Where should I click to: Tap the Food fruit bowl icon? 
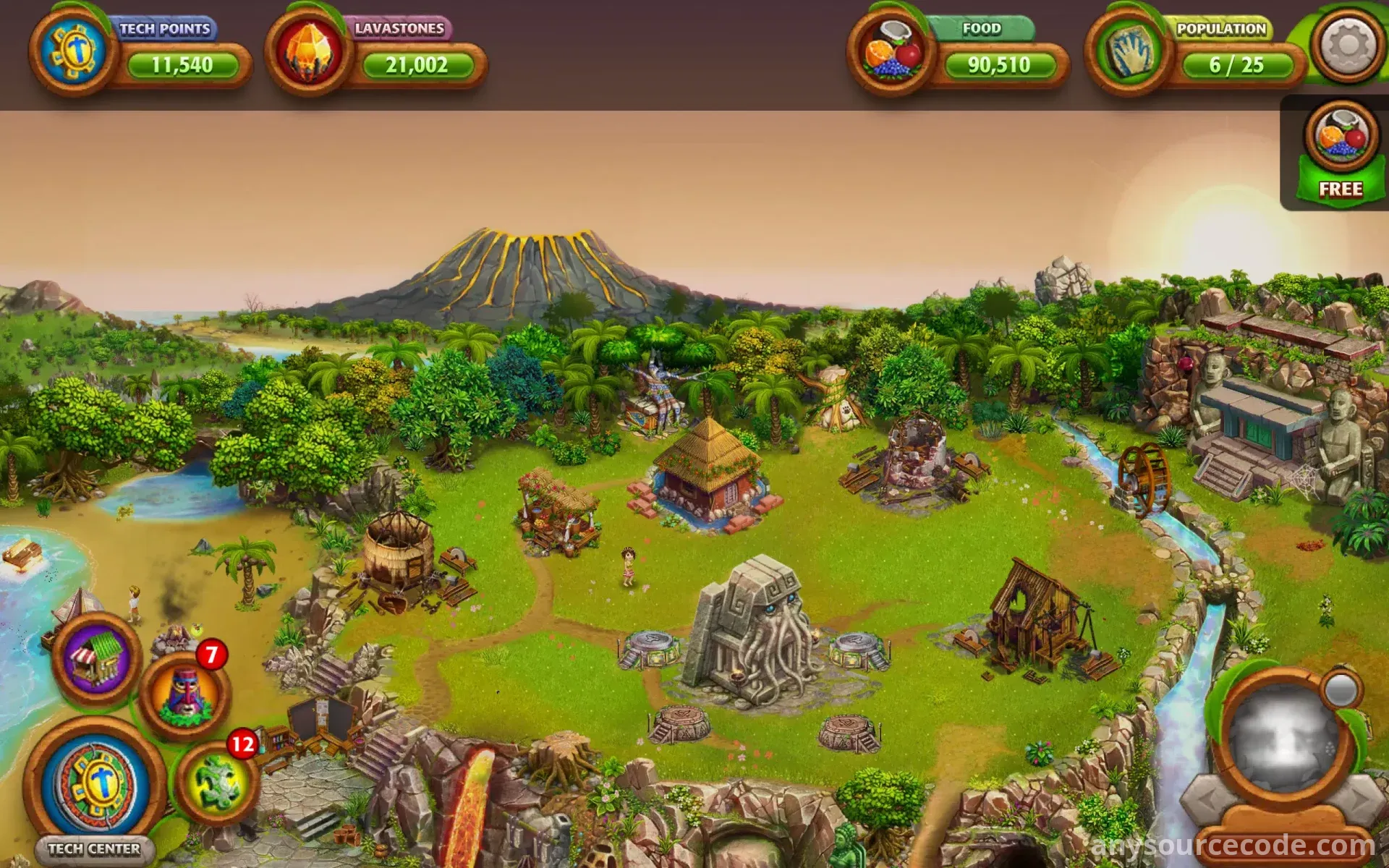click(x=891, y=52)
